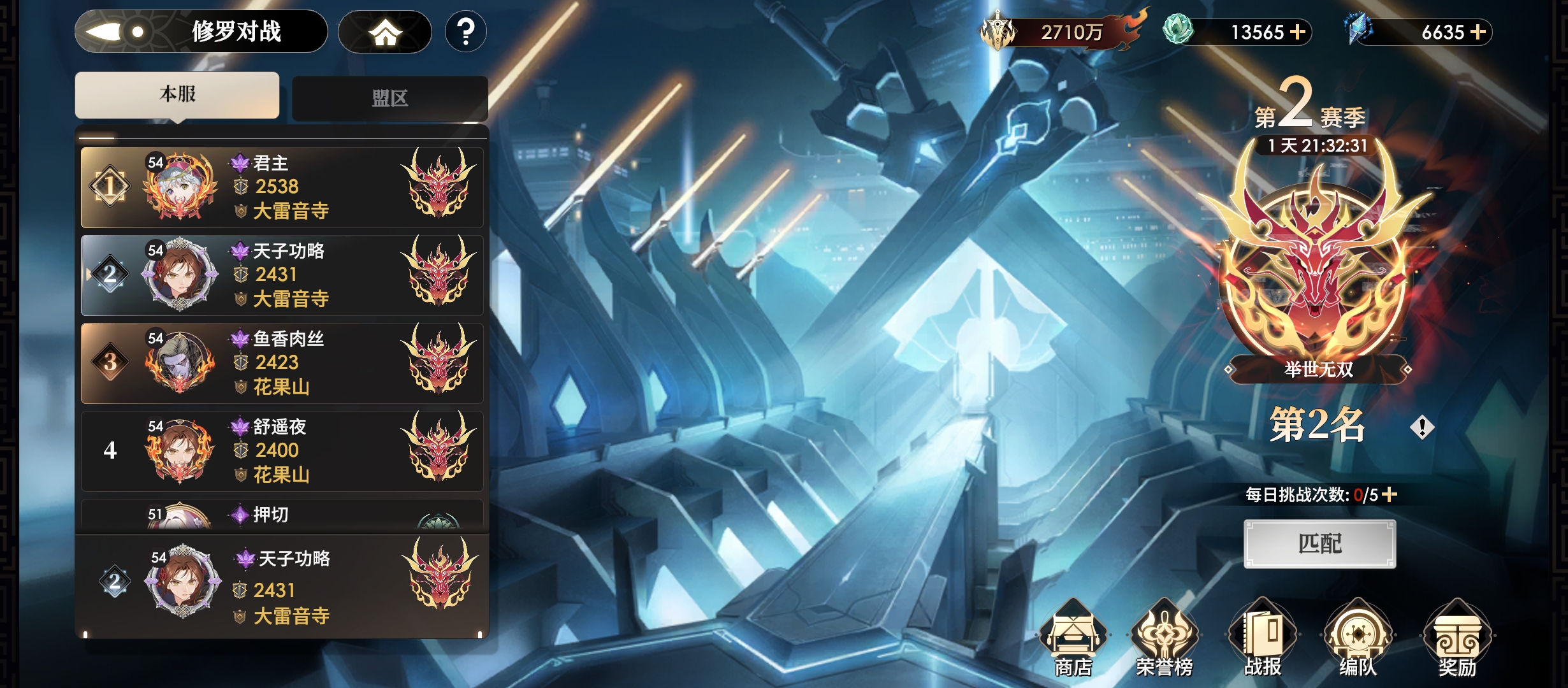Open the 商店 shop
This screenshot has height=688, width=1568.
(1073, 638)
